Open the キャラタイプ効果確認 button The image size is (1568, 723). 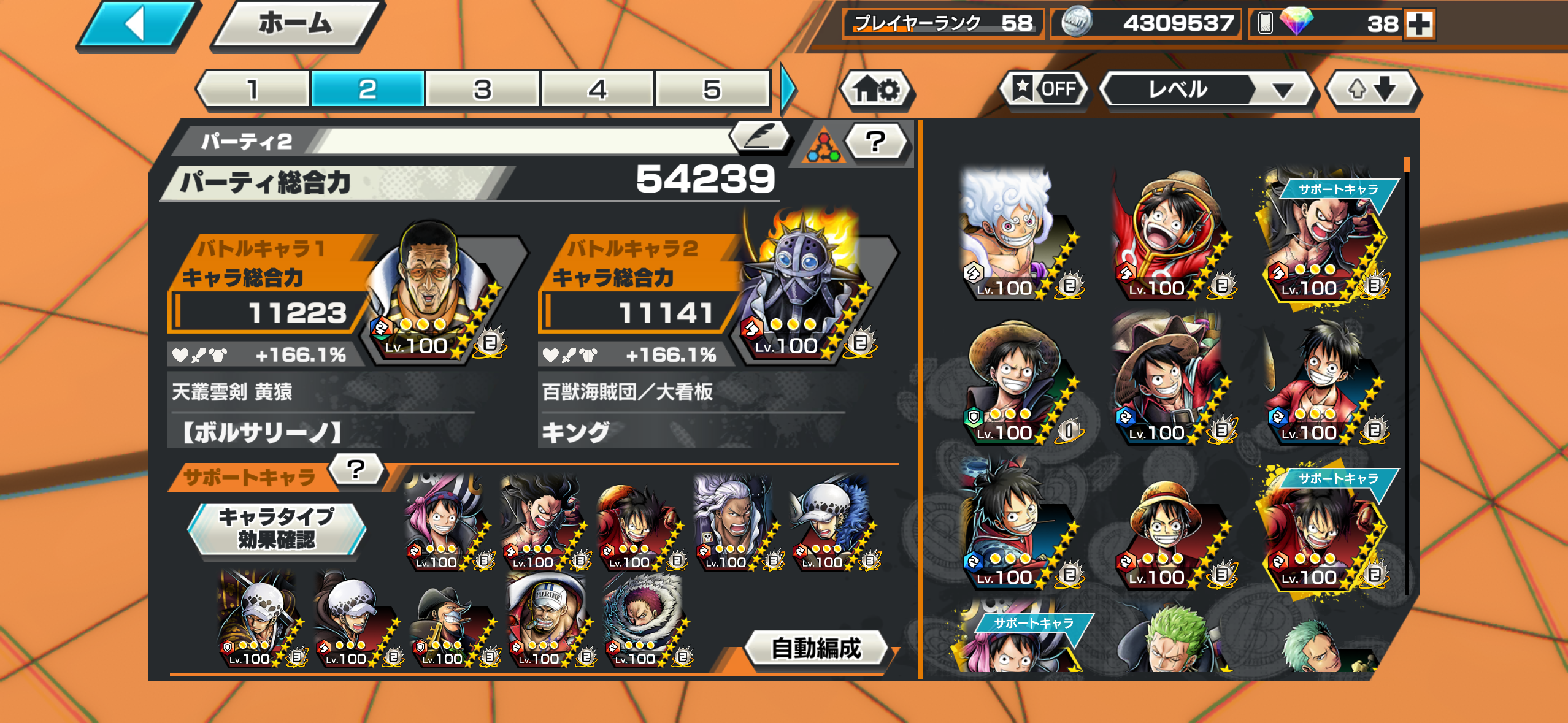pos(277,529)
